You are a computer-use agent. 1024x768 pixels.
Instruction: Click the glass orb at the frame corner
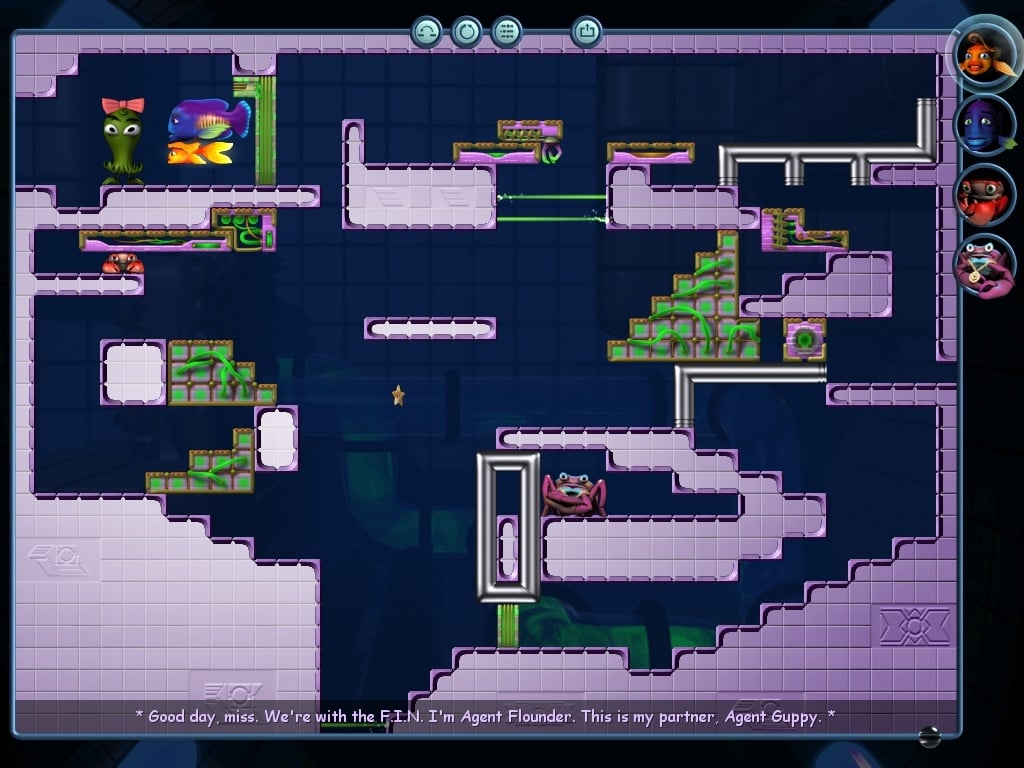[929, 736]
